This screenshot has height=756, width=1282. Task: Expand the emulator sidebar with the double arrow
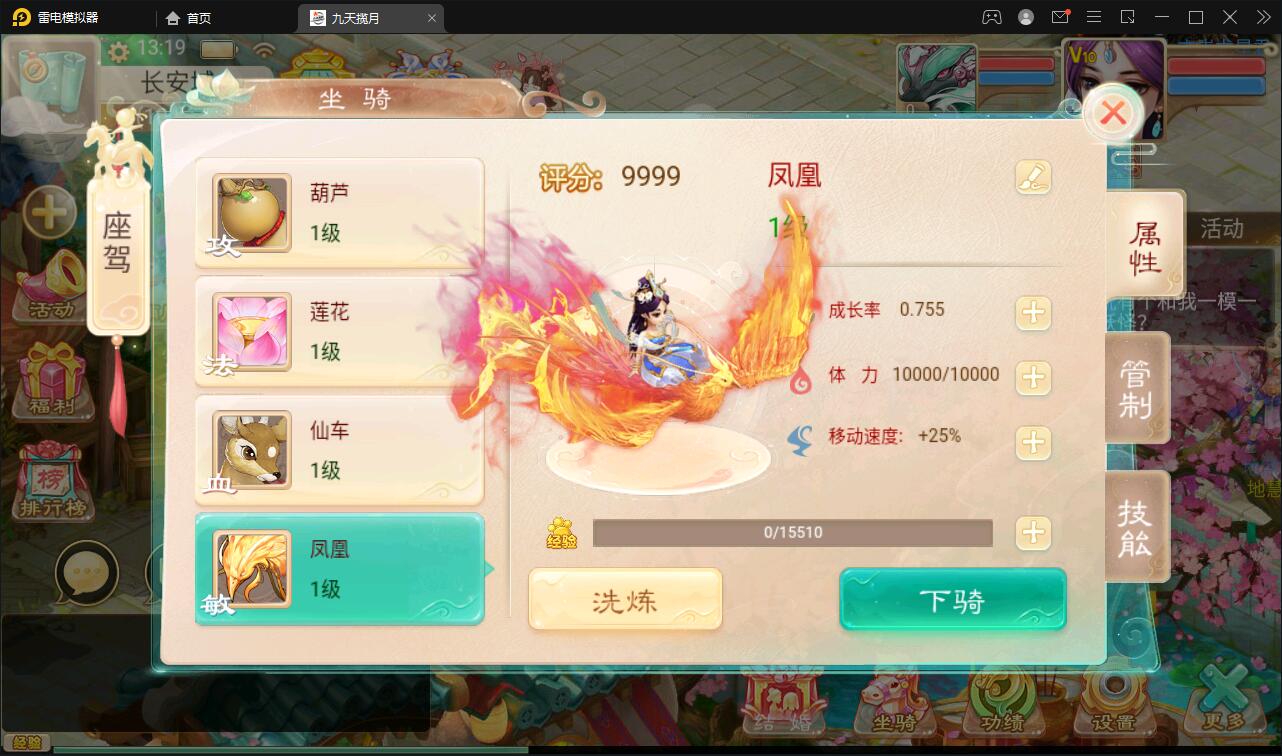point(1263,16)
